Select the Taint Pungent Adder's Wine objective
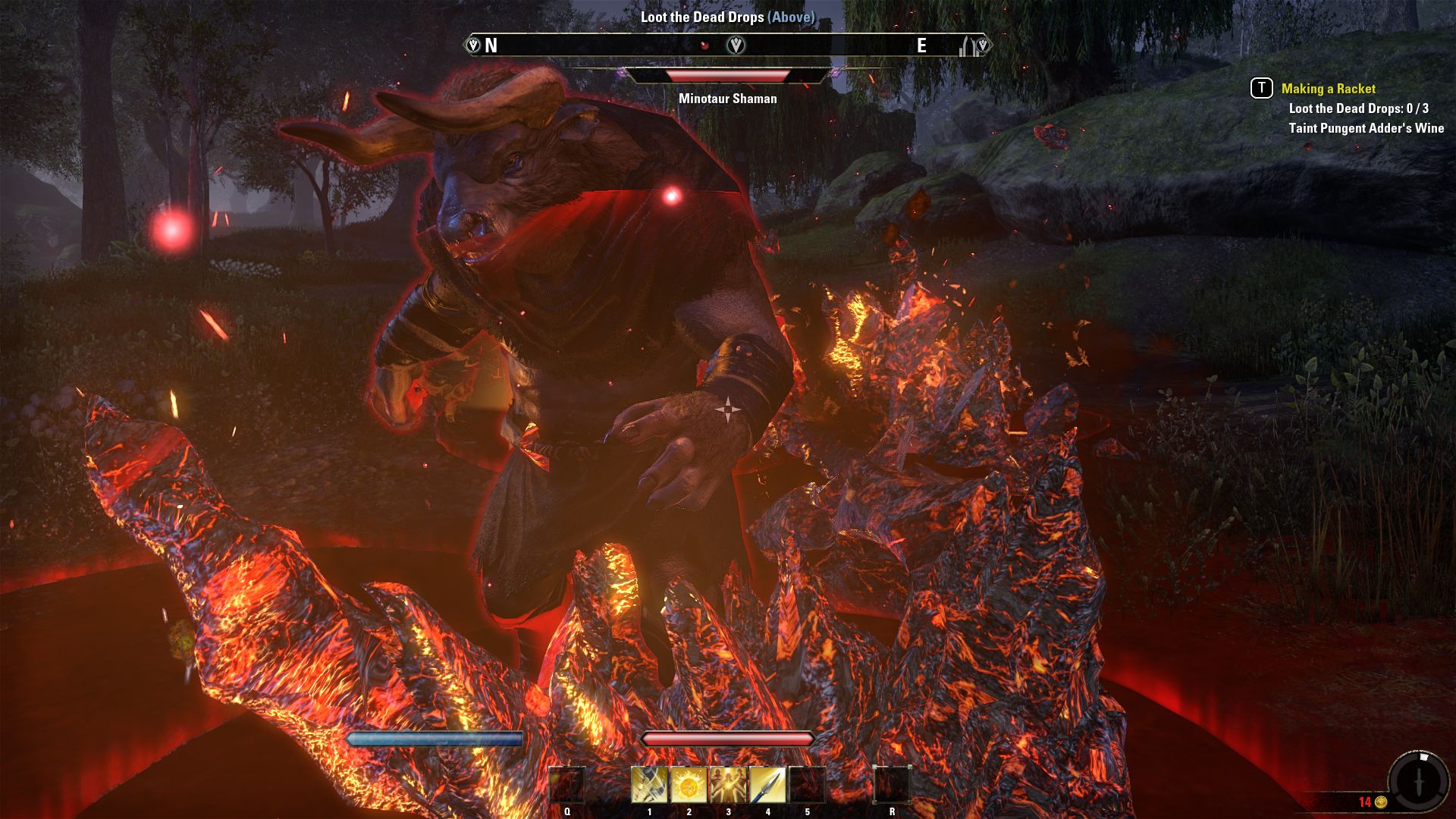The image size is (1456, 819). (1366, 128)
